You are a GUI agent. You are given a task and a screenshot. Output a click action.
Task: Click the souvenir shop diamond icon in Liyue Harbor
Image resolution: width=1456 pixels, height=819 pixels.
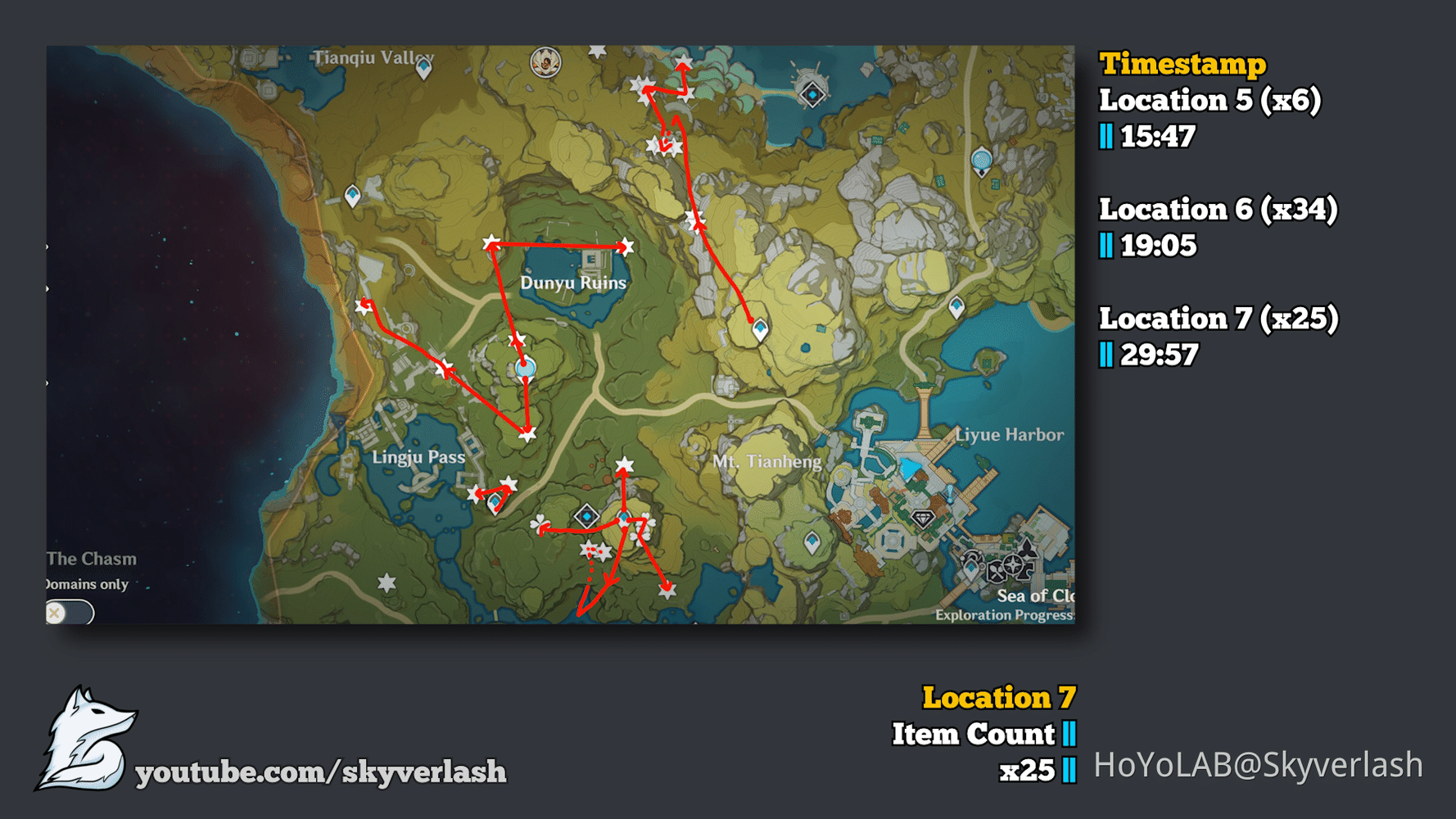[924, 518]
